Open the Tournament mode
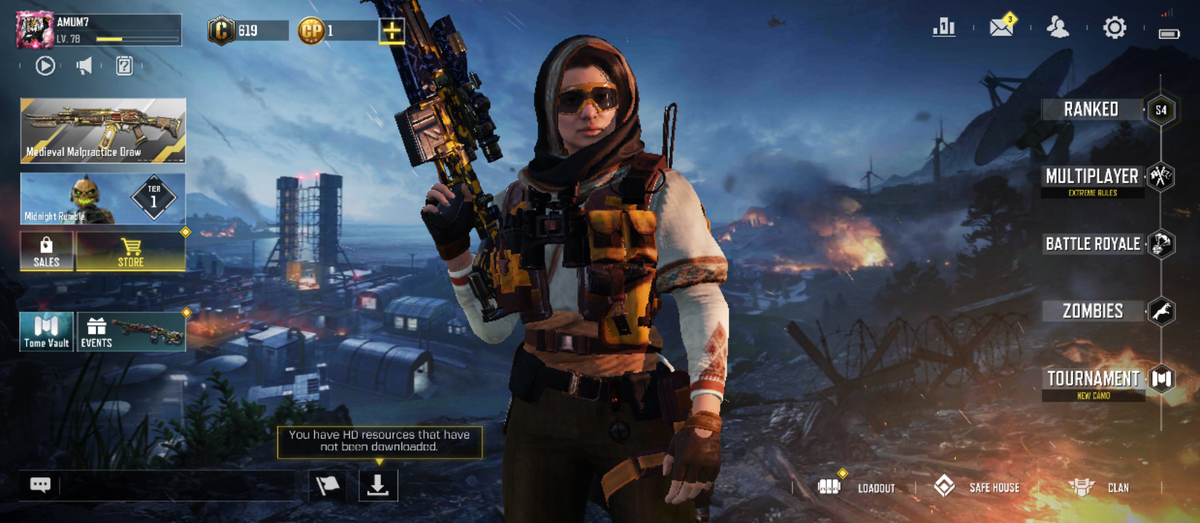The image size is (1200, 523). (1092, 379)
